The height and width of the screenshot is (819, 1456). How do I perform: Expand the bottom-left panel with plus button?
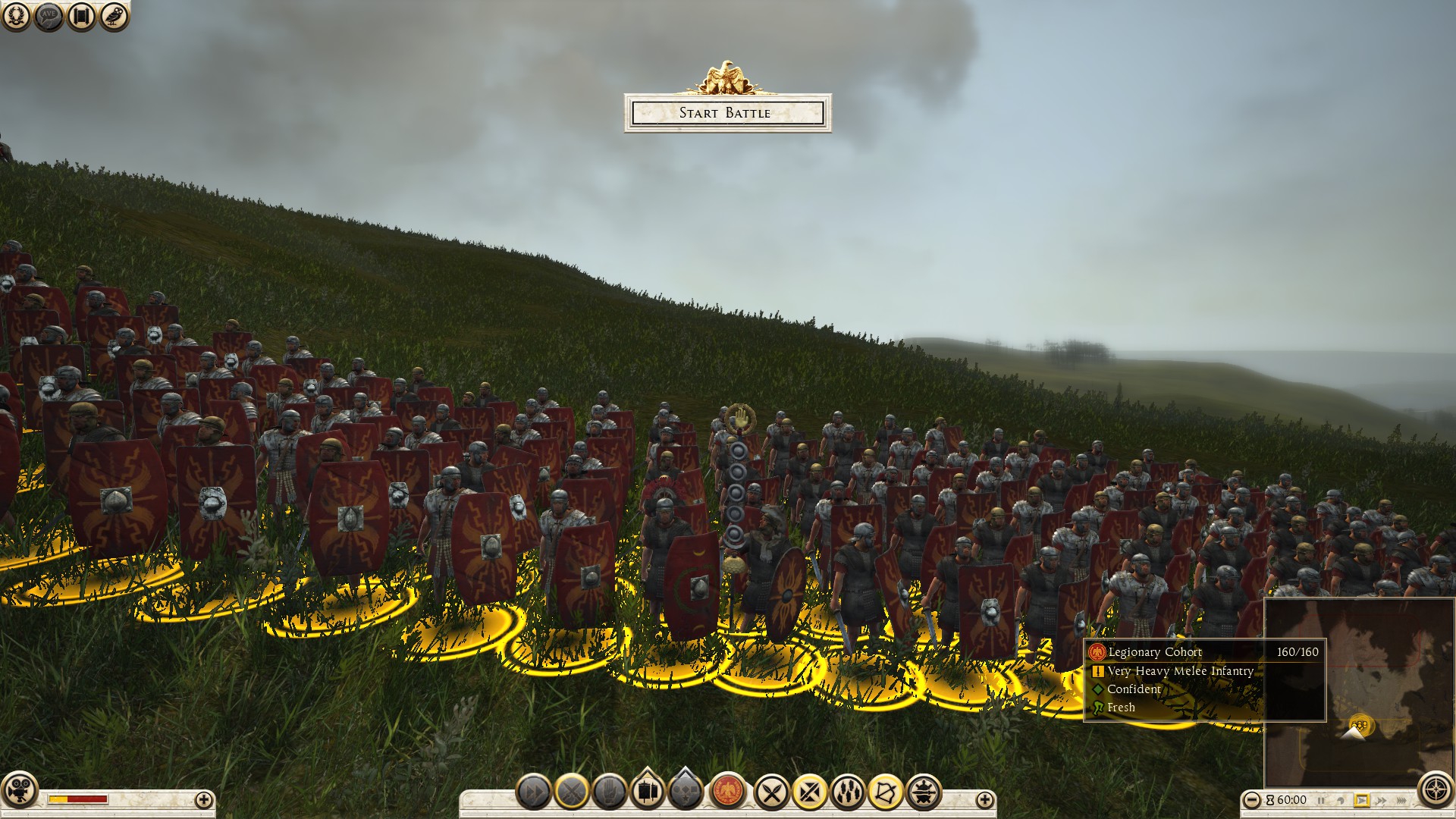(203, 799)
